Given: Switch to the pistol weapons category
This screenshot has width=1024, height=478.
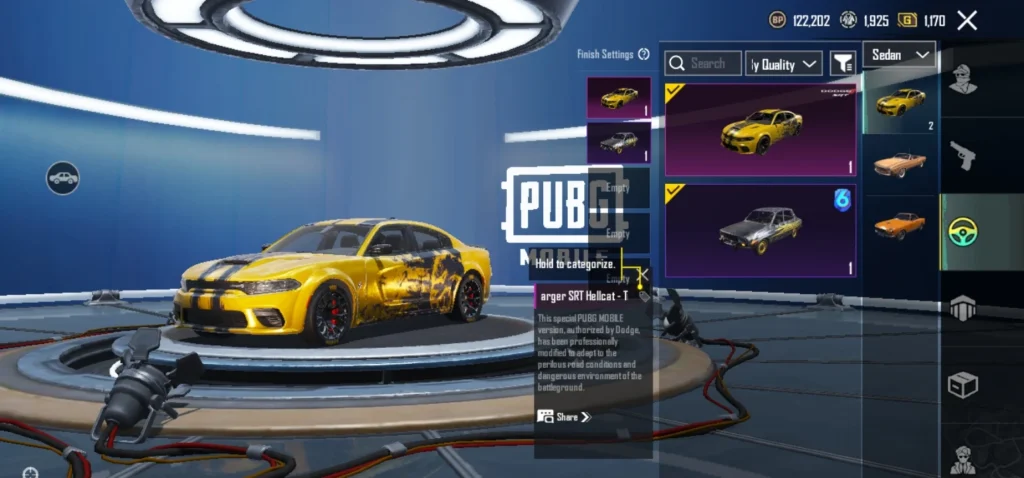Looking at the screenshot, I should point(962,155).
